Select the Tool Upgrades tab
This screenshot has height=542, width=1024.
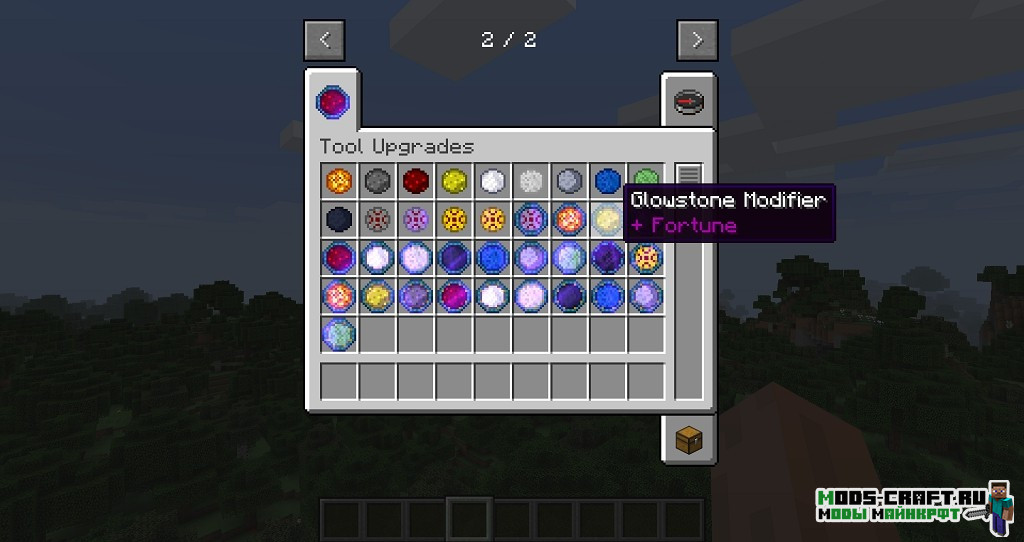click(332, 101)
